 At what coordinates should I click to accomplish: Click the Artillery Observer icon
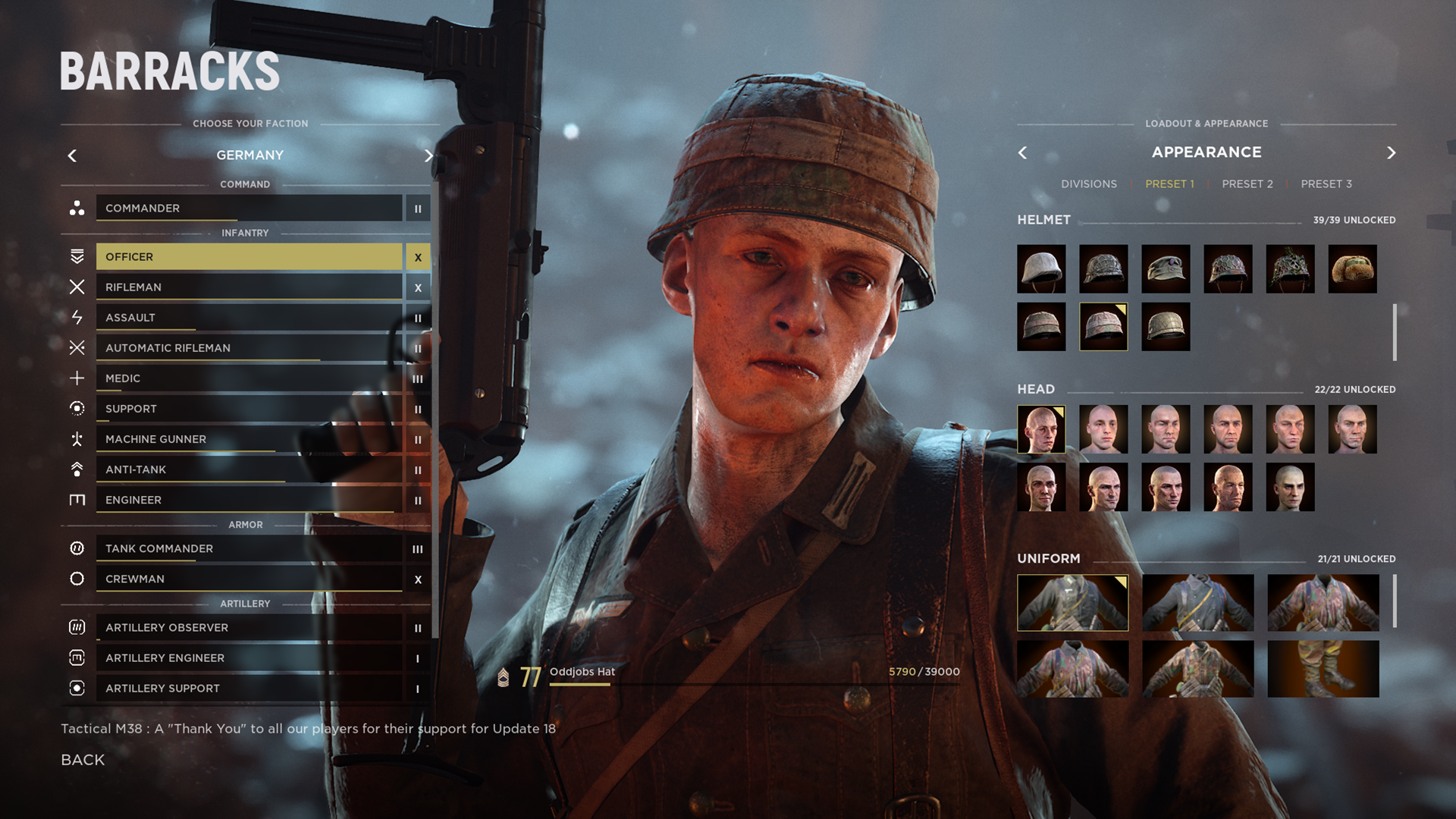pyautogui.click(x=76, y=627)
